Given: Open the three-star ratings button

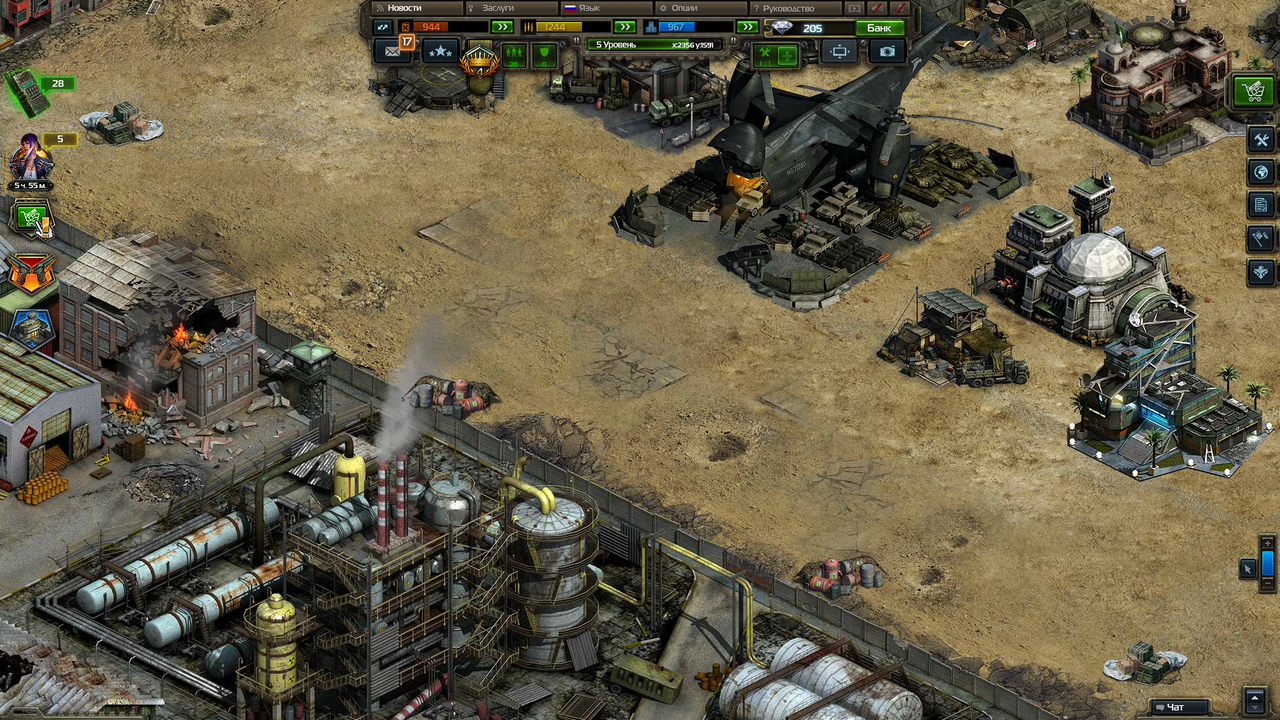Looking at the screenshot, I should point(440,51).
